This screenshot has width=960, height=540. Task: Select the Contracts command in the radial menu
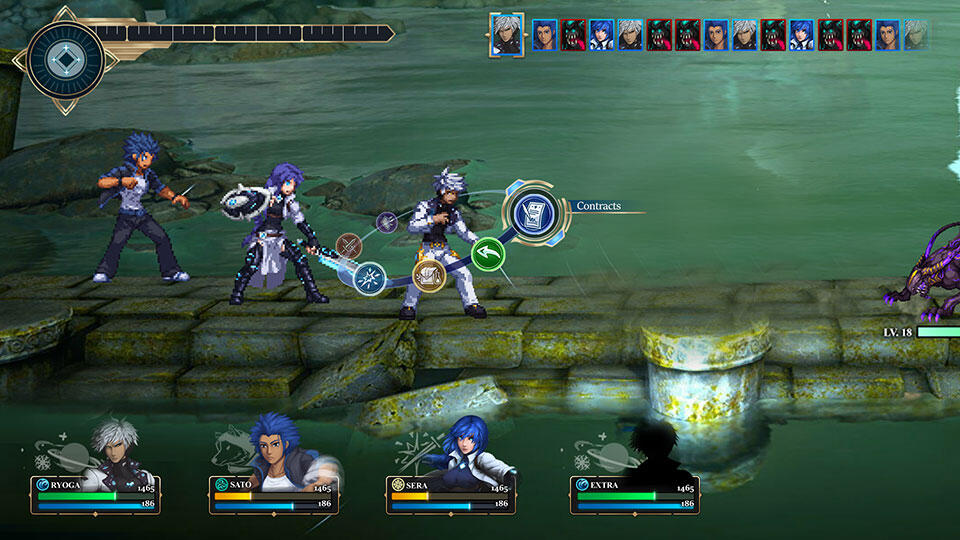point(535,212)
